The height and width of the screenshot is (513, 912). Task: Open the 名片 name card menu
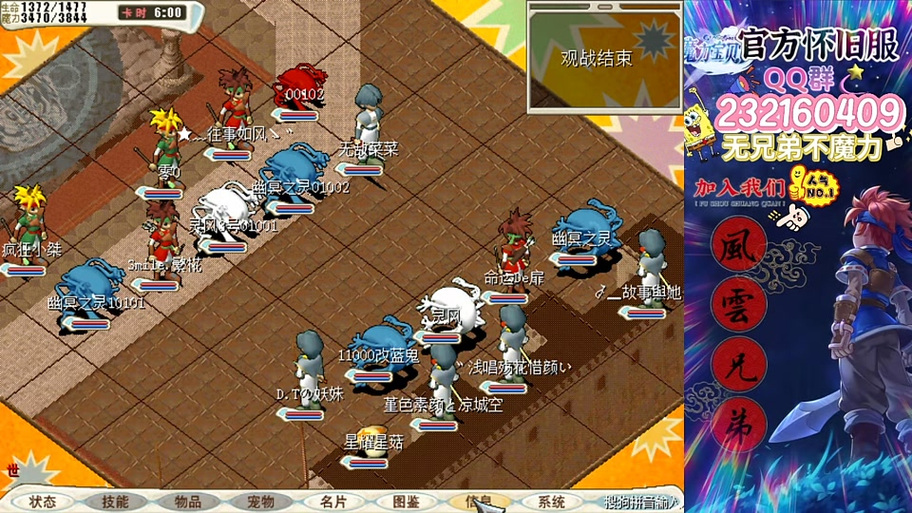(x=333, y=502)
